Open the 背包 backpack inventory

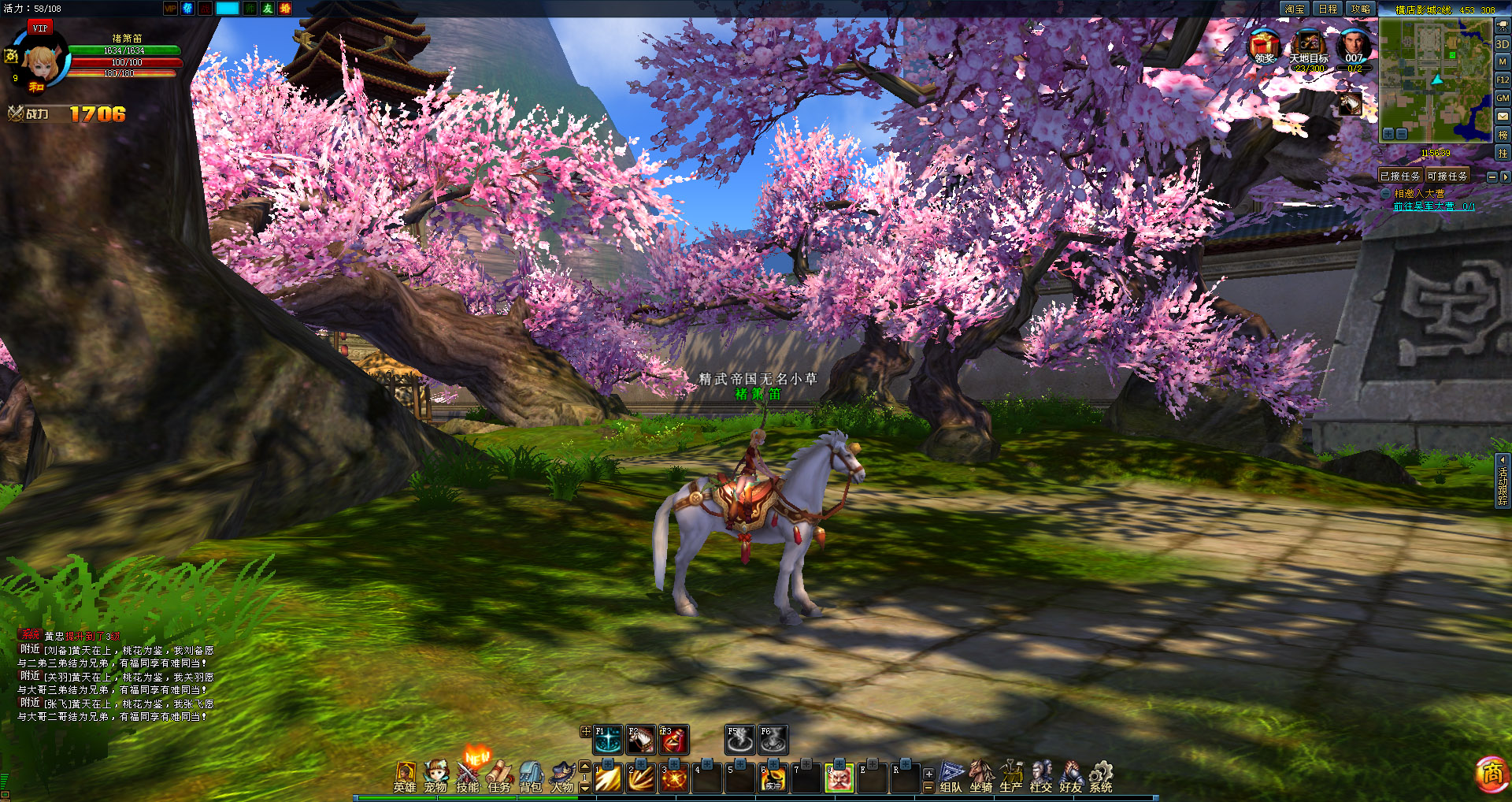531,776
